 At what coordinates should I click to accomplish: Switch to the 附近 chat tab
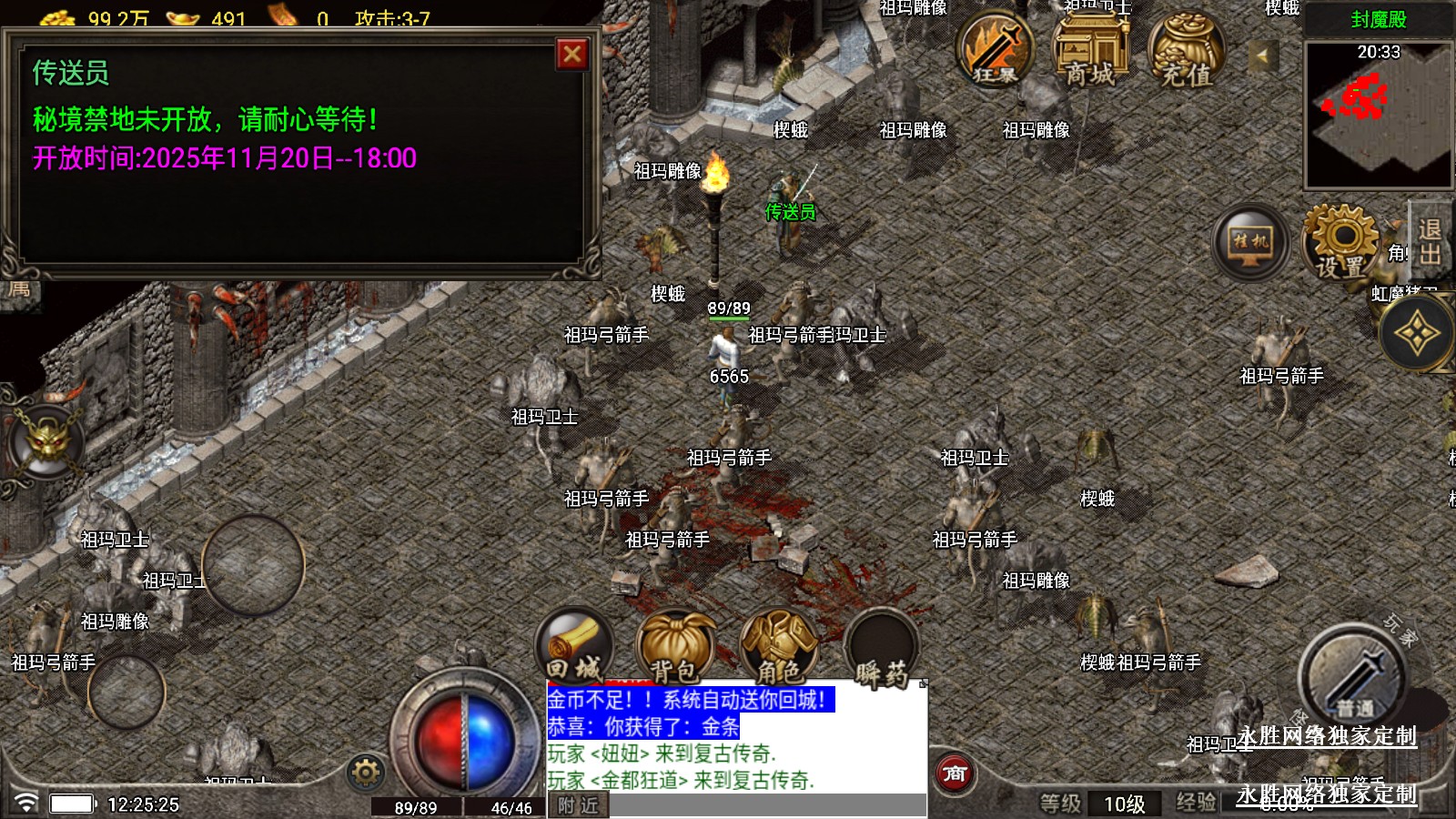(578, 805)
